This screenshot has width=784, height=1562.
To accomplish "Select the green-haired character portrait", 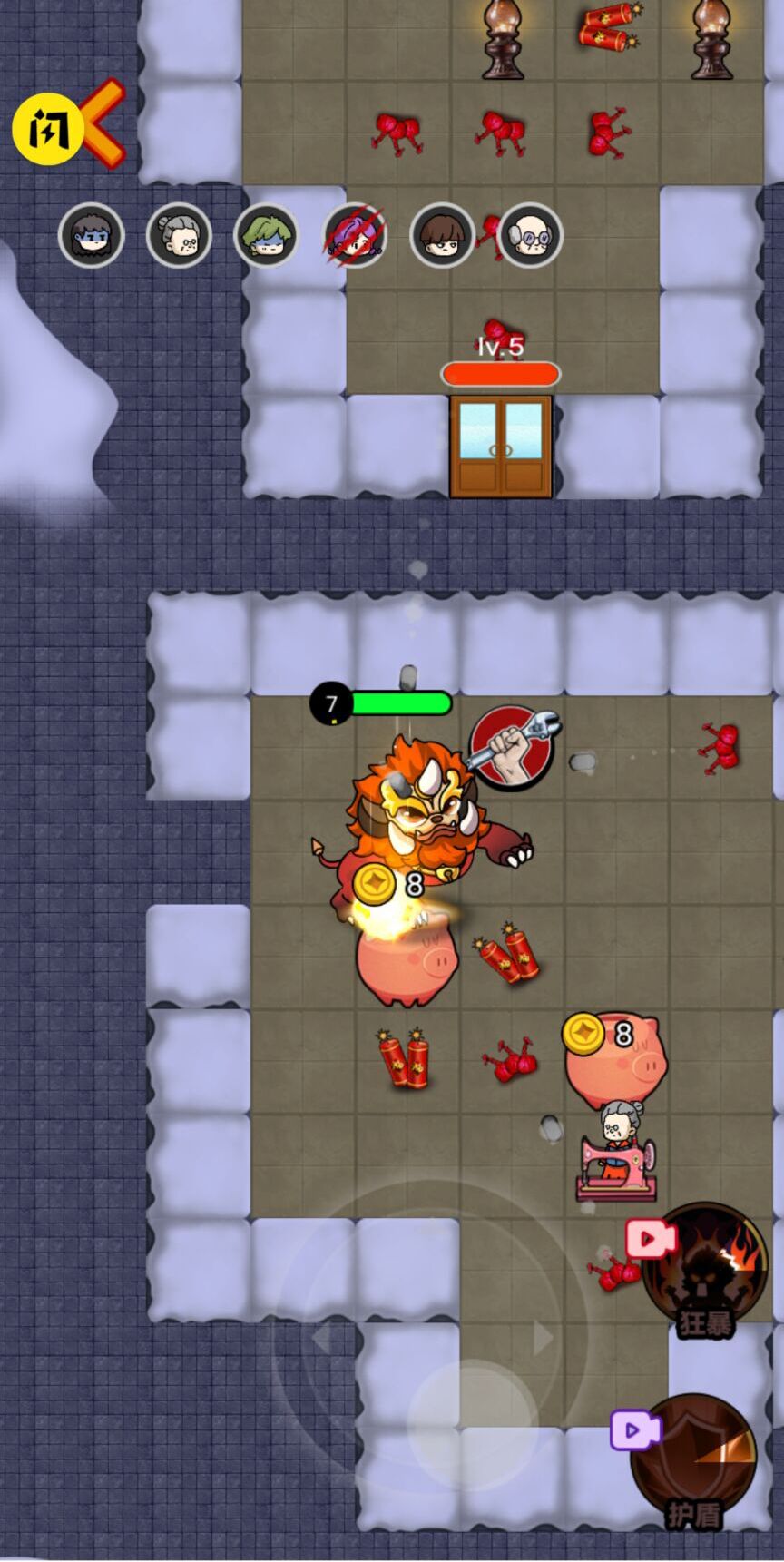I will [x=266, y=235].
